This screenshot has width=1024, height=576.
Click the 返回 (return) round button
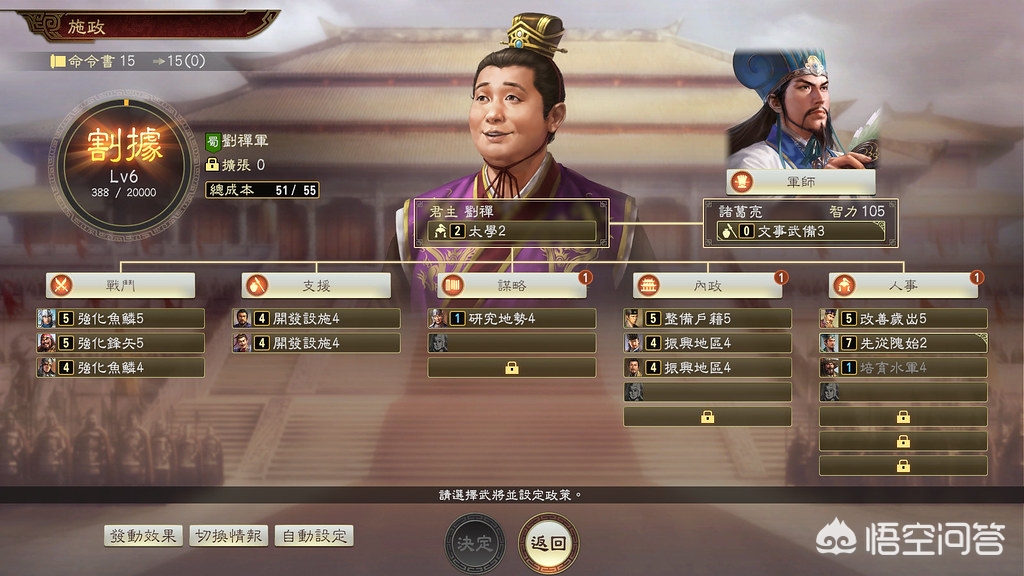pos(548,543)
